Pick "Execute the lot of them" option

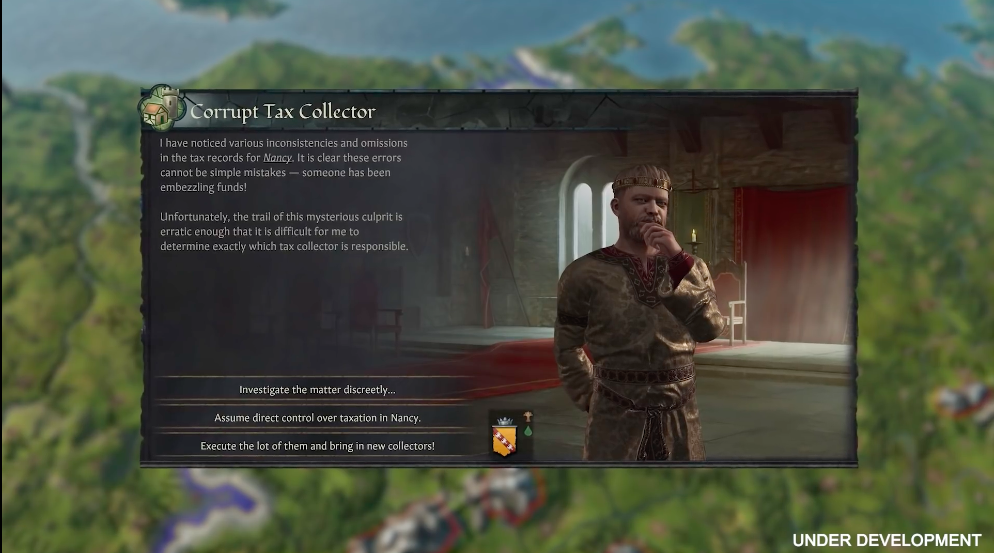(x=317, y=445)
